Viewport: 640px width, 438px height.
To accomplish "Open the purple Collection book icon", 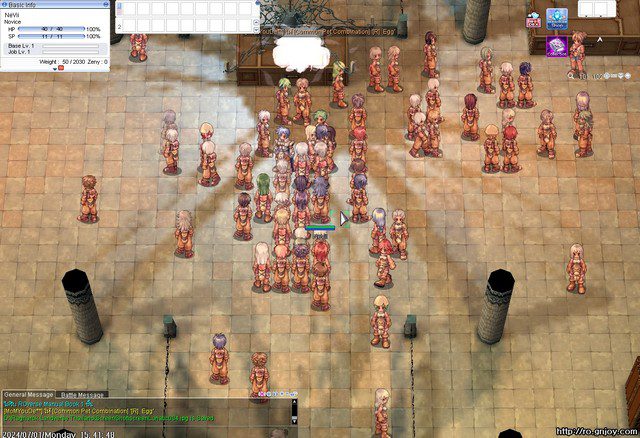I will coord(557,45).
